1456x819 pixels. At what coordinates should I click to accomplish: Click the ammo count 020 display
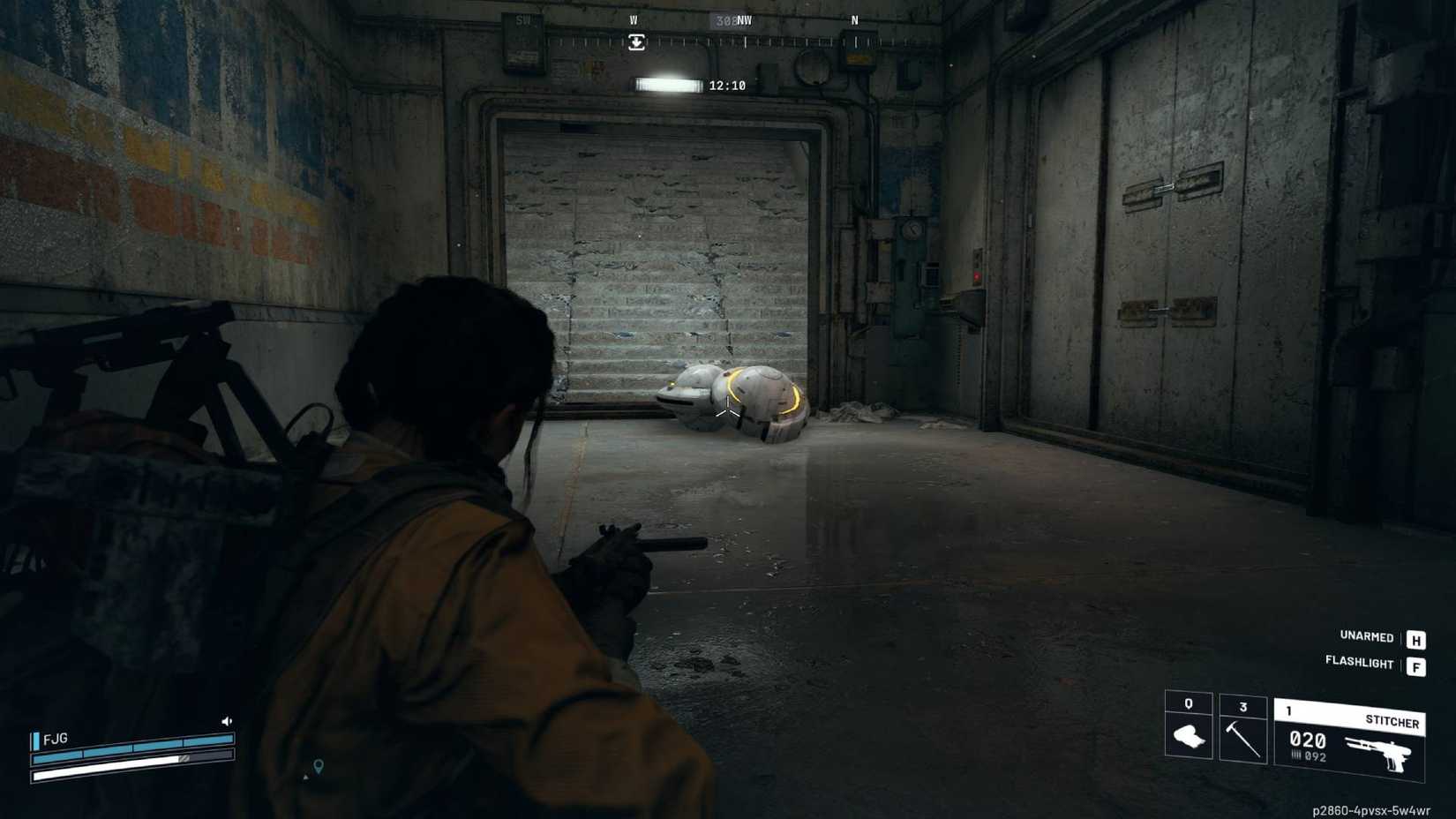click(x=1308, y=741)
